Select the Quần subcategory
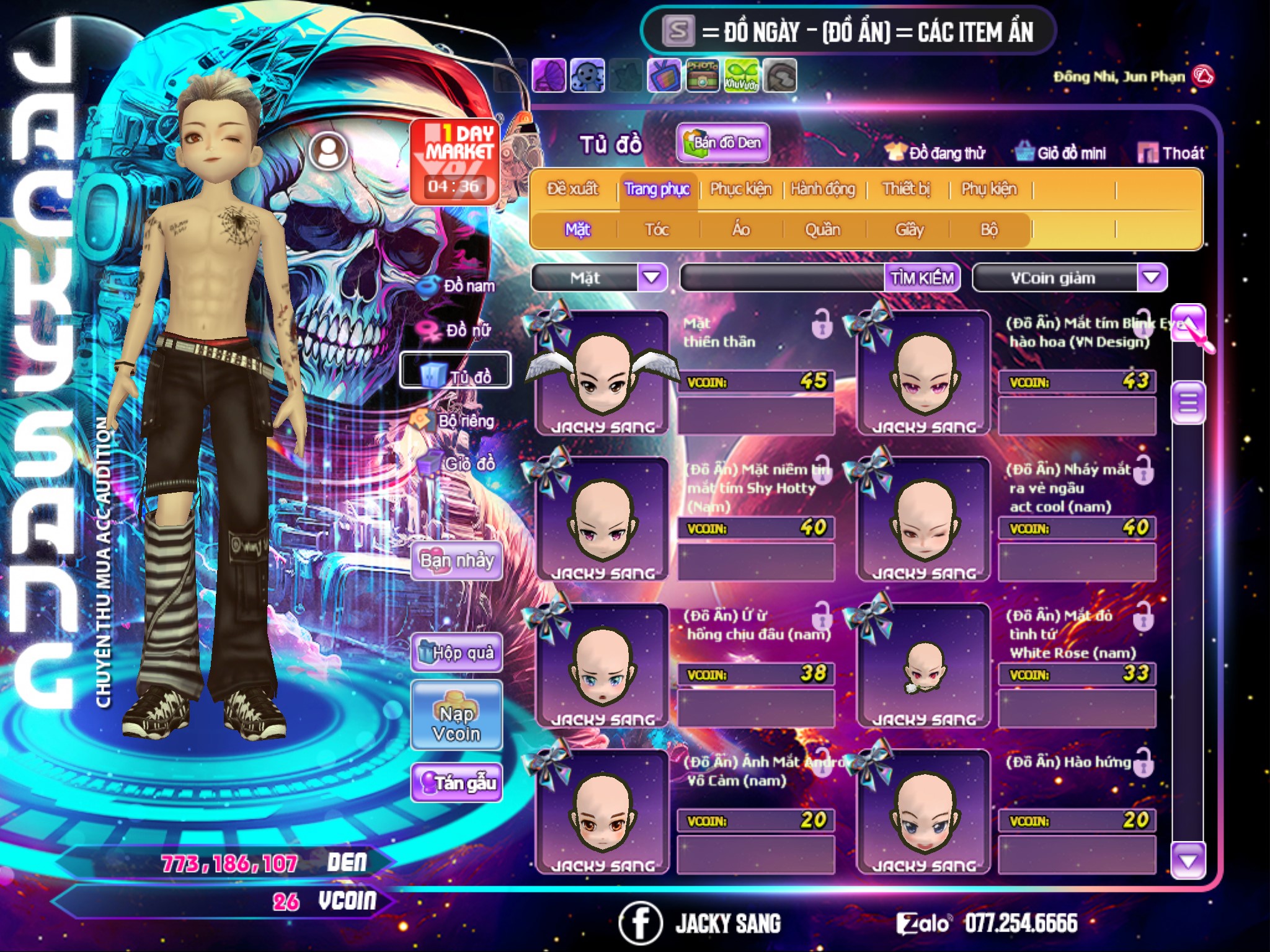 (822, 230)
